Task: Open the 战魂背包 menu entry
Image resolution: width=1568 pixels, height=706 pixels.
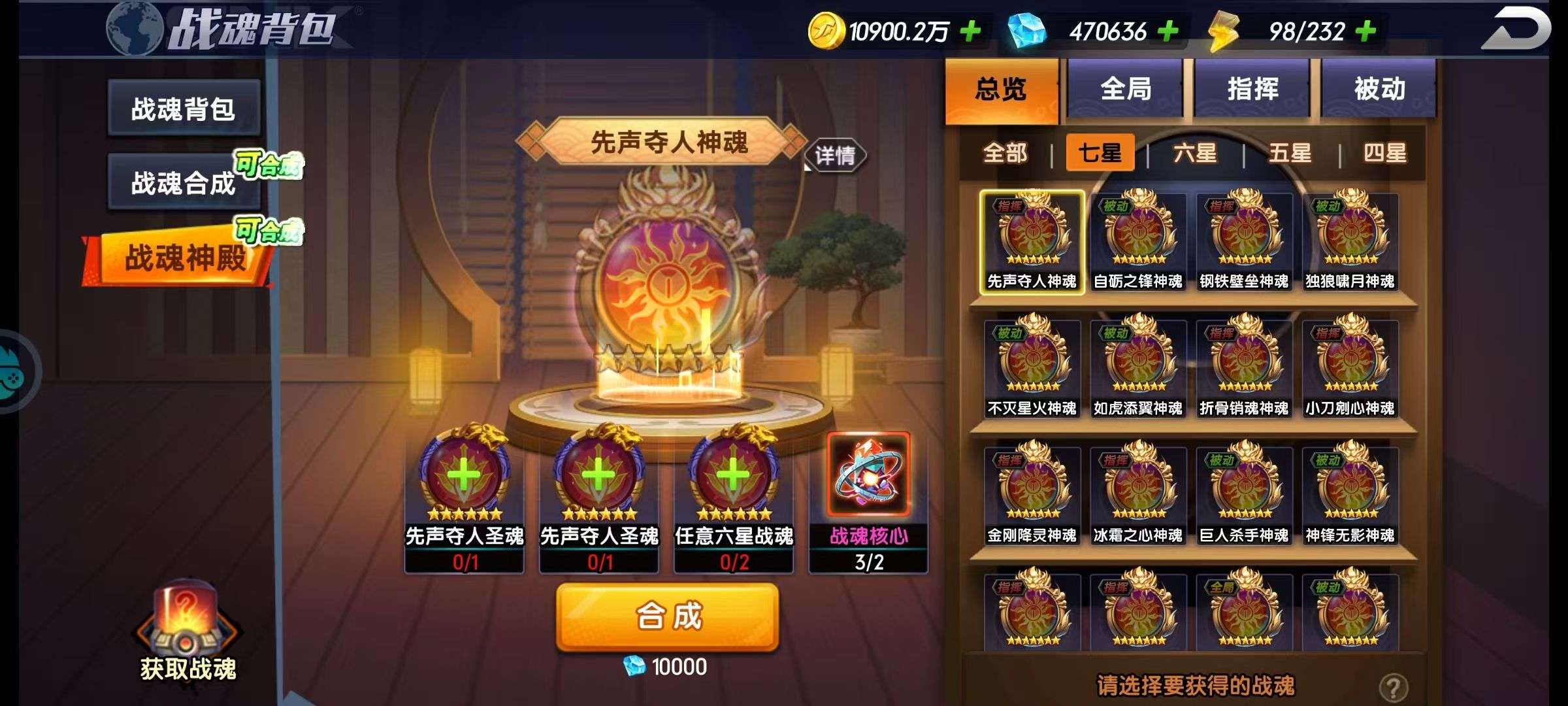Action: (184, 109)
